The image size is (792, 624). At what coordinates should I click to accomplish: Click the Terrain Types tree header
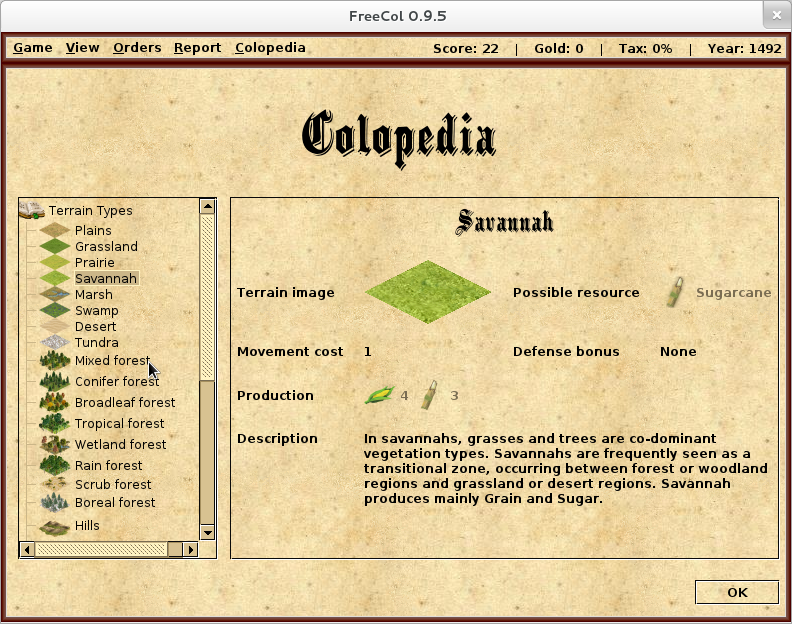[90, 210]
